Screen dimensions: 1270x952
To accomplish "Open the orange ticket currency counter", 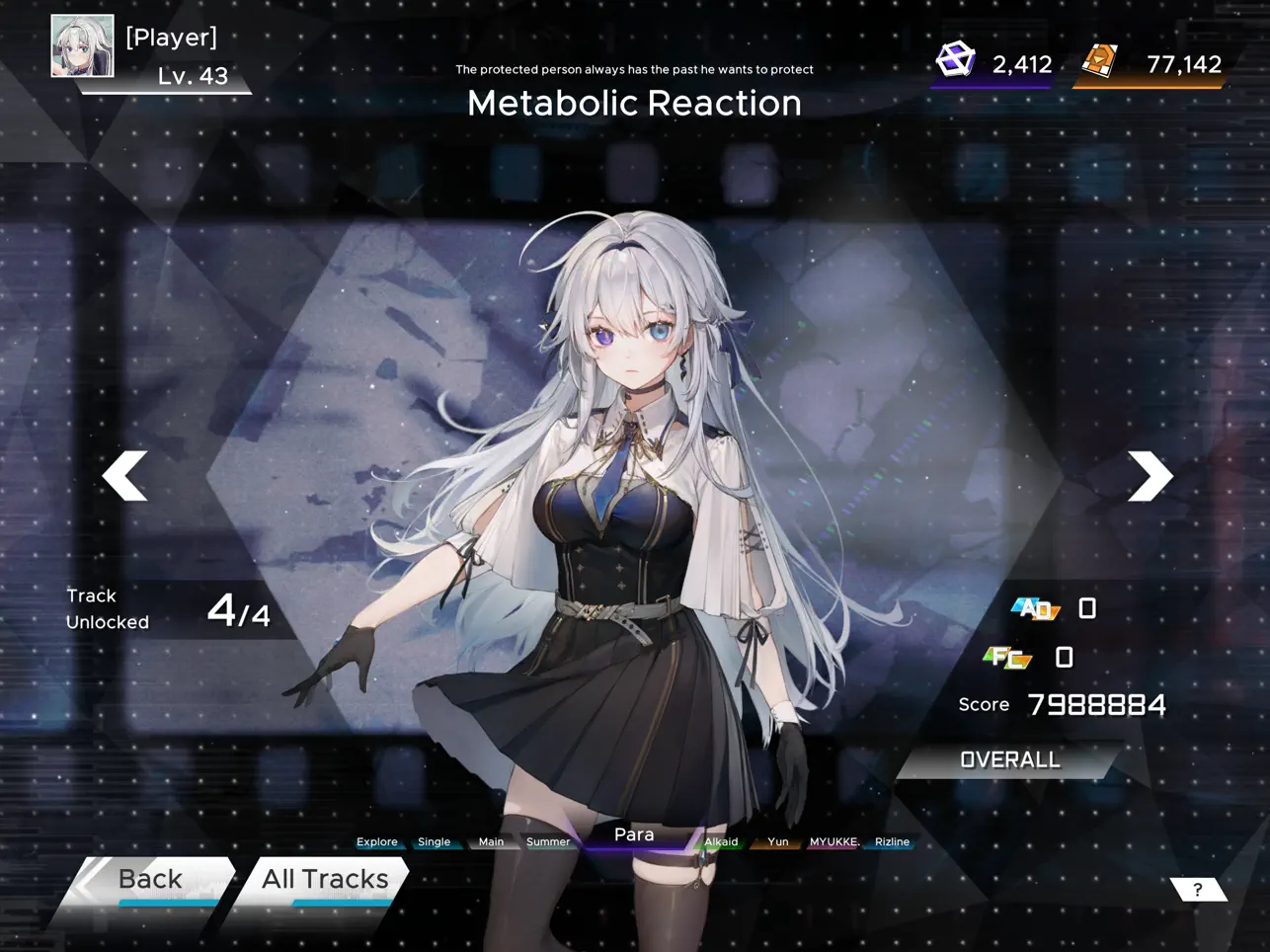I will pyautogui.click(x=1151, y=64).
